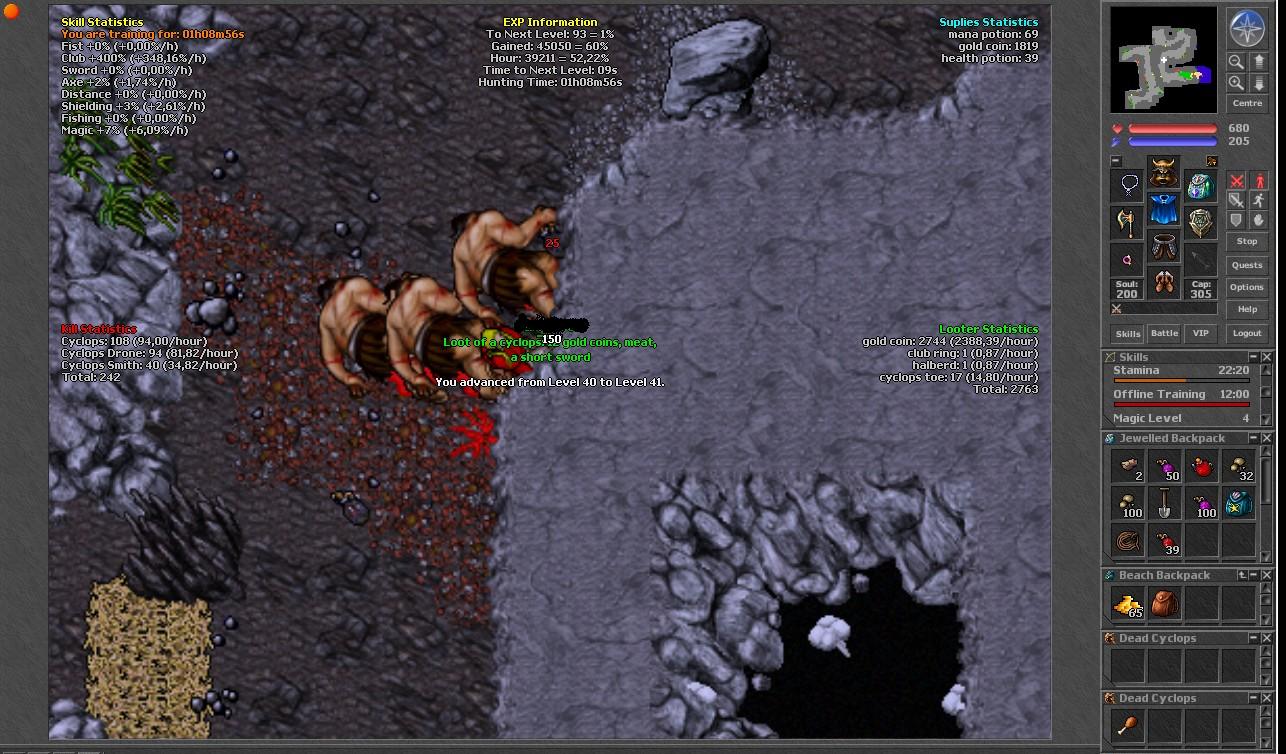Open the Battle list
This screenshot has width=1286, height=754.
click(x=1164, y=333)
